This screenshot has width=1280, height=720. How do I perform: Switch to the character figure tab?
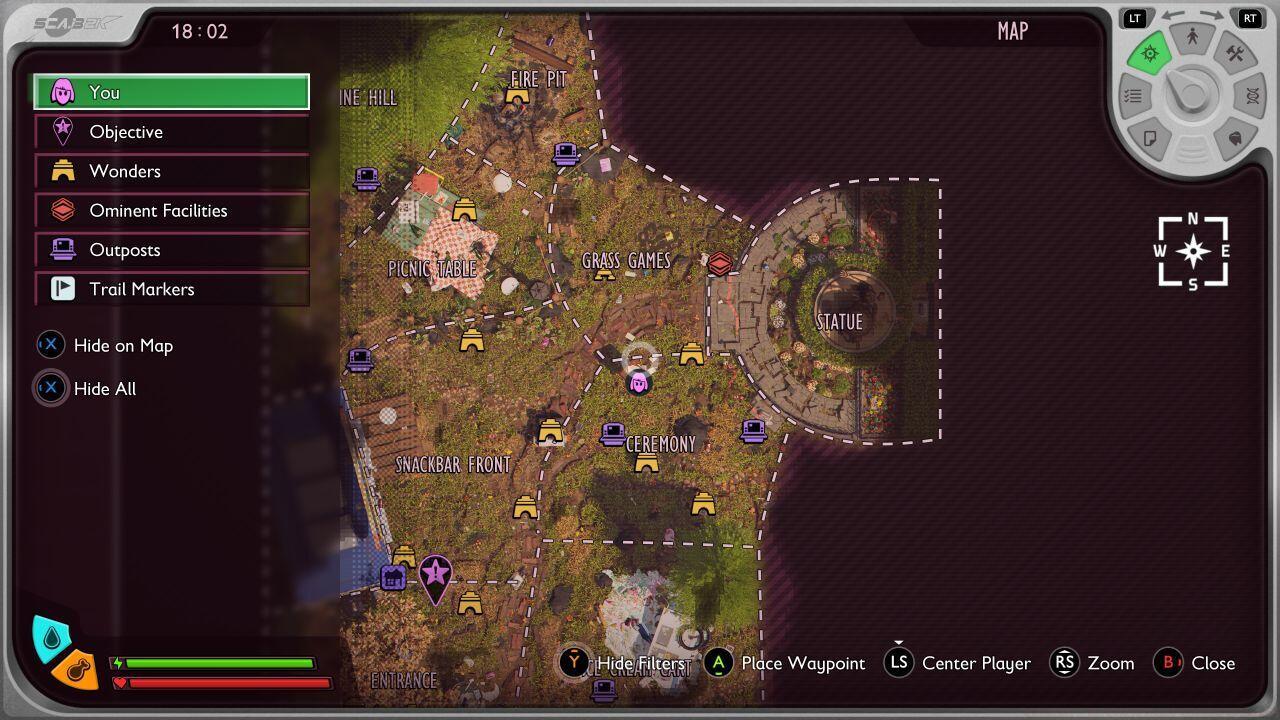click(1192, 37)
